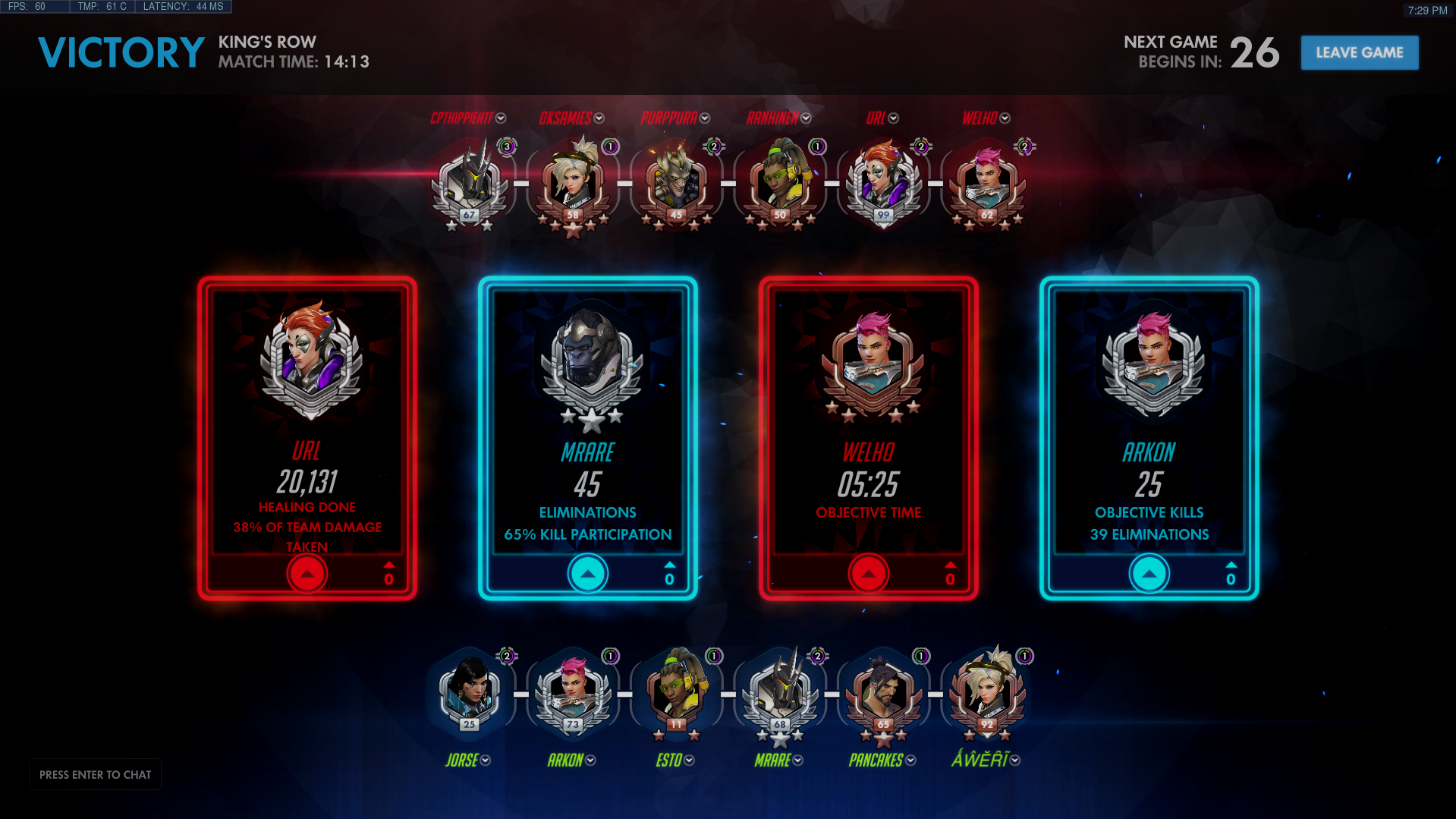The height and width of the screenshot is (819, 1456).
Task: Open OKSAMIES player options dropdown
Action: (599, 118)
